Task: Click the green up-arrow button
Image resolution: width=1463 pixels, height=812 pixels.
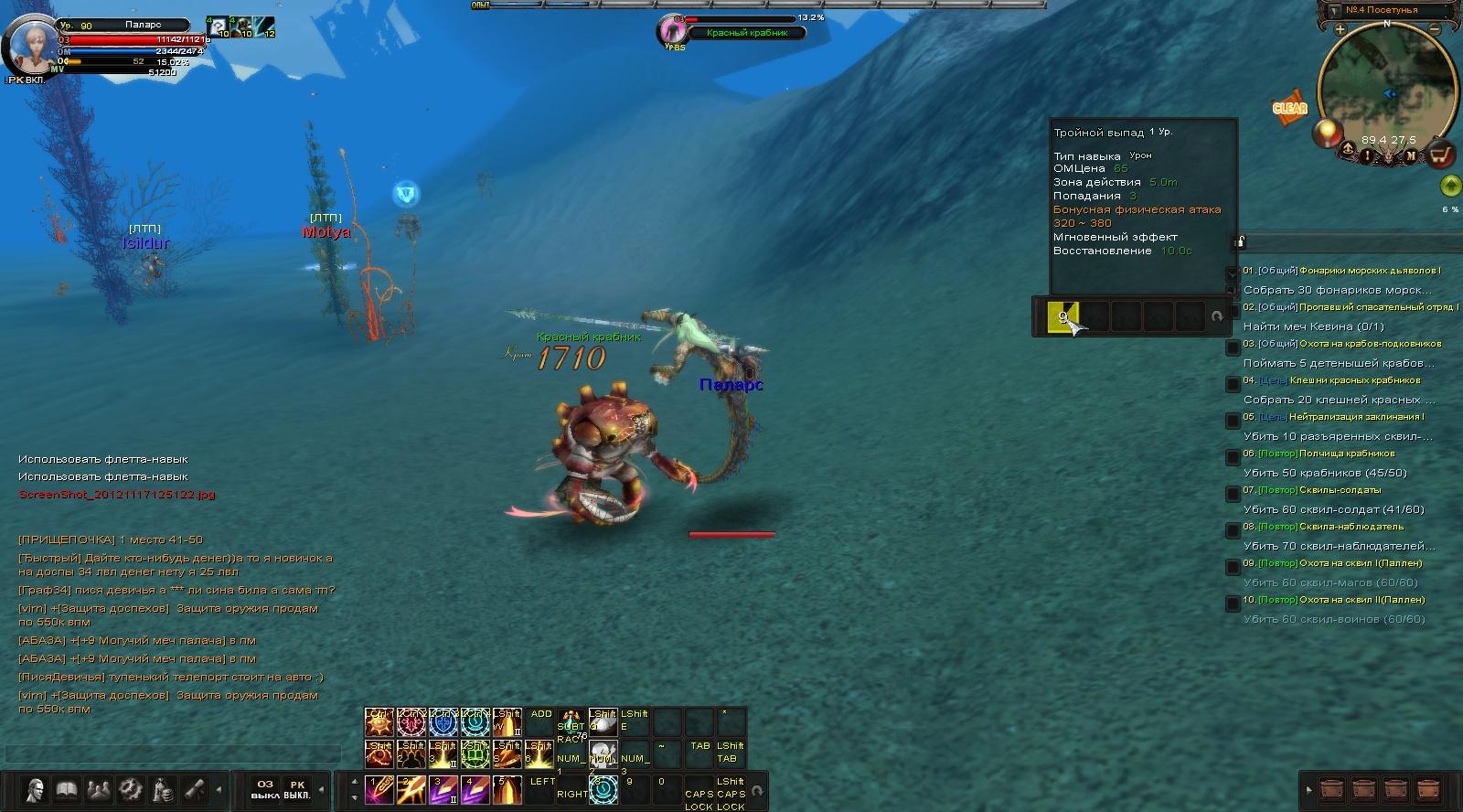Action: click(x=1449, y=186)
